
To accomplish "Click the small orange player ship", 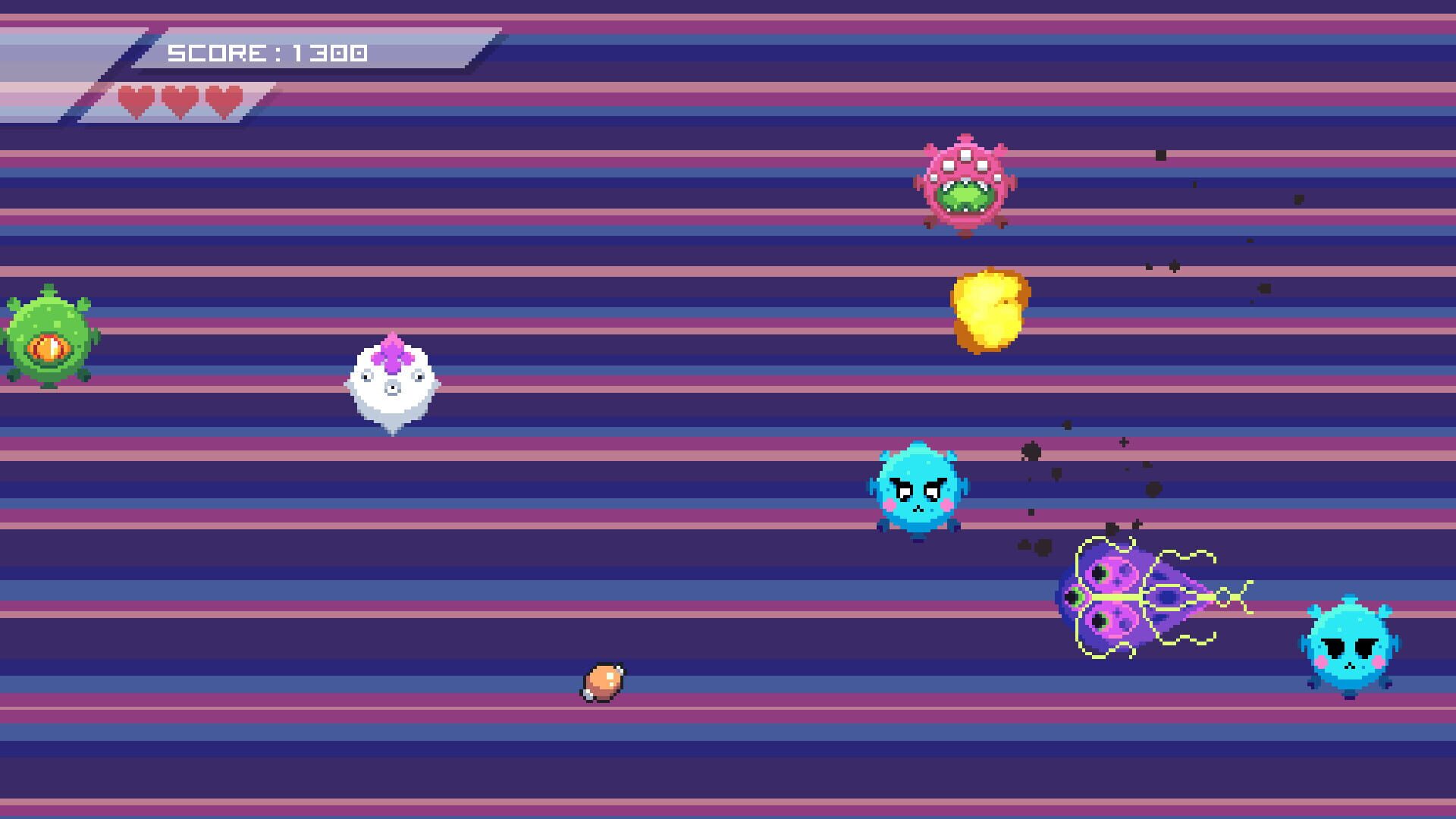I will click(x=603, y=679).
